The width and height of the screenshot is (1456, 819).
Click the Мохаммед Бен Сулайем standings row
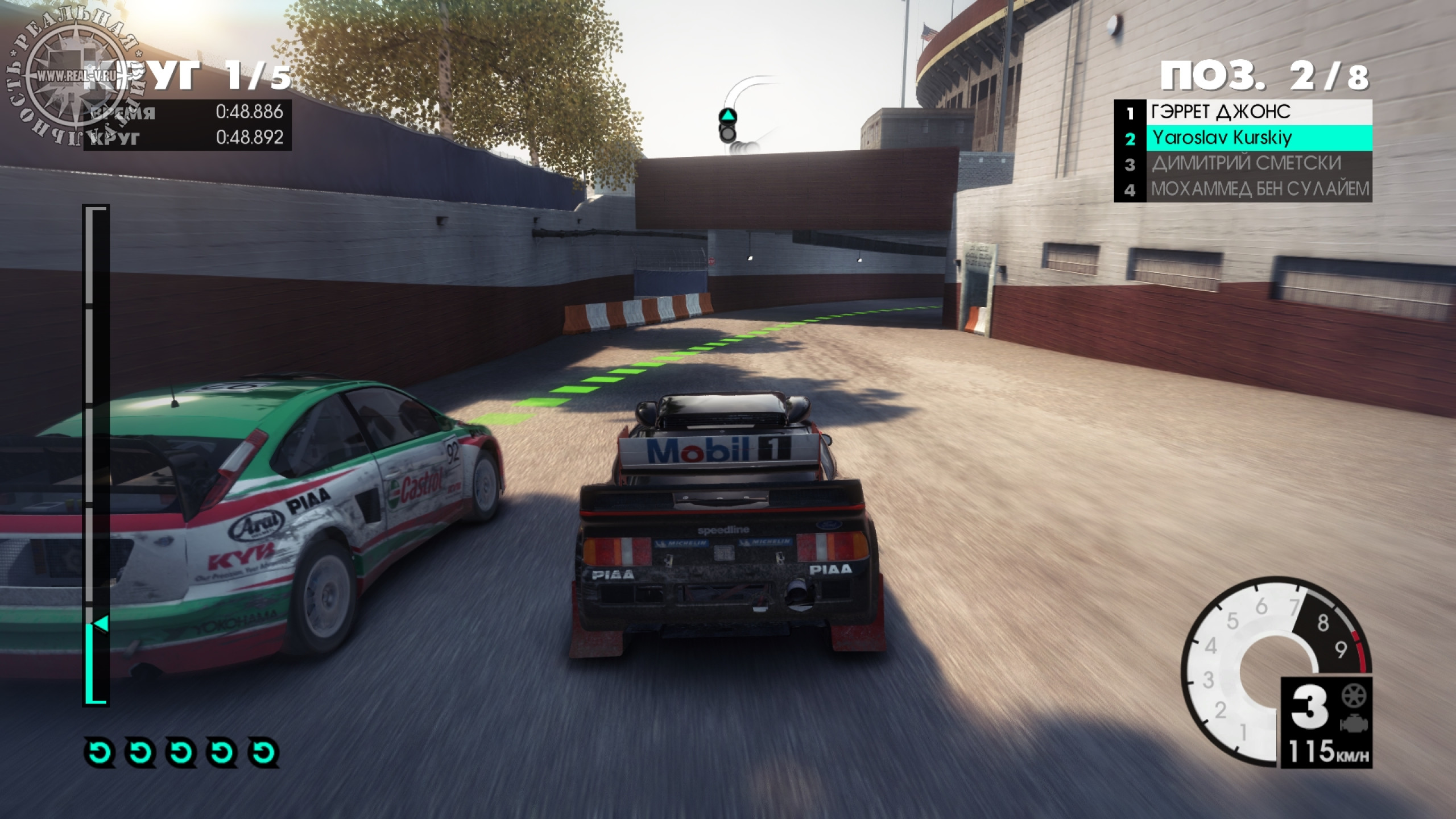1242,189
